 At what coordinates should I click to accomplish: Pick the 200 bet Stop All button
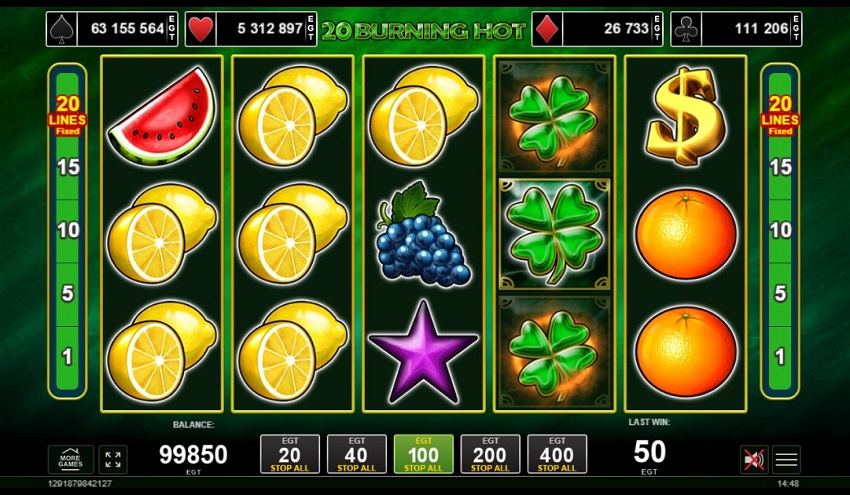tap(490, 454)
